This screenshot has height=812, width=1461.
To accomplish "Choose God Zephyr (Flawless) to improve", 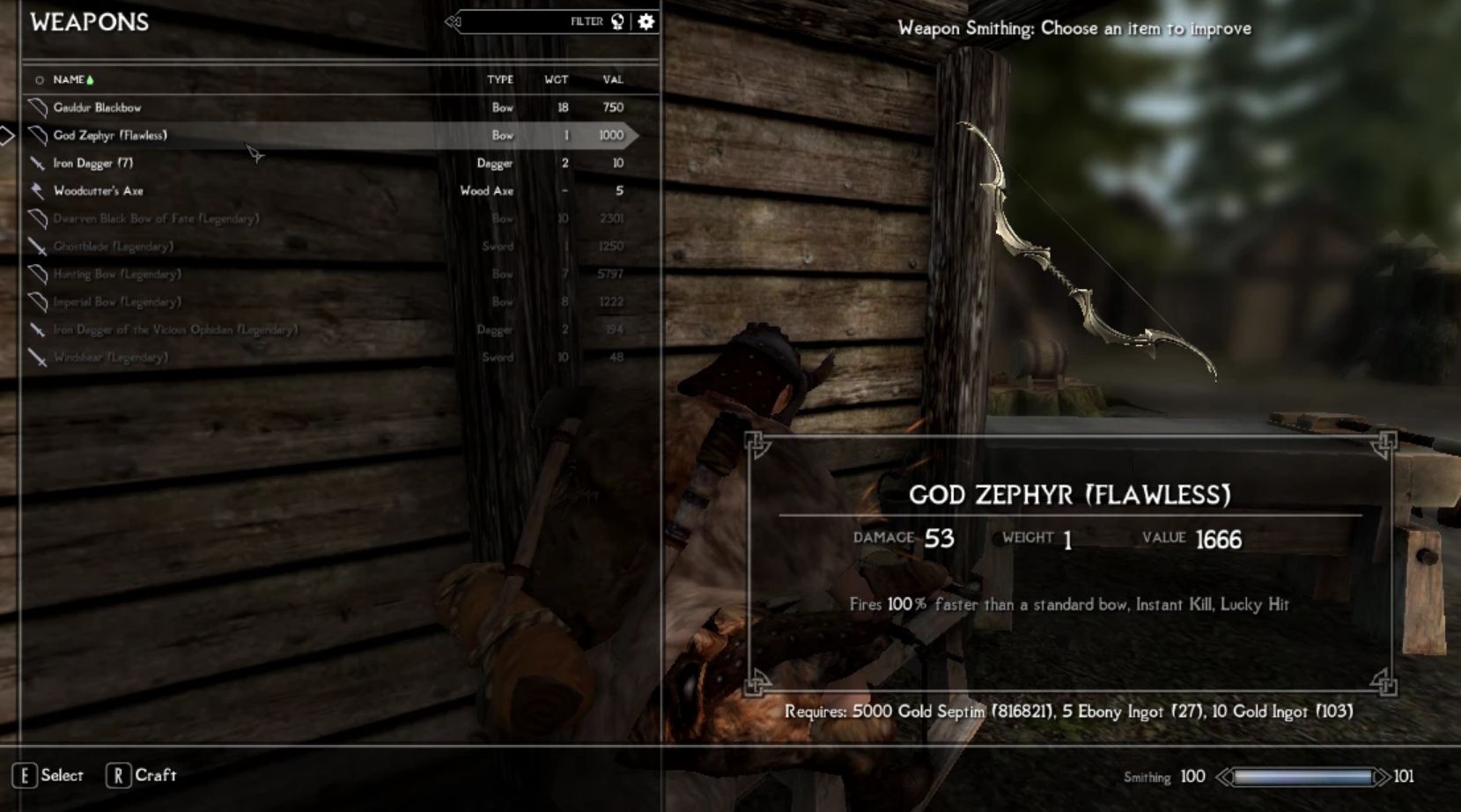I will click(x=110, y=136).
